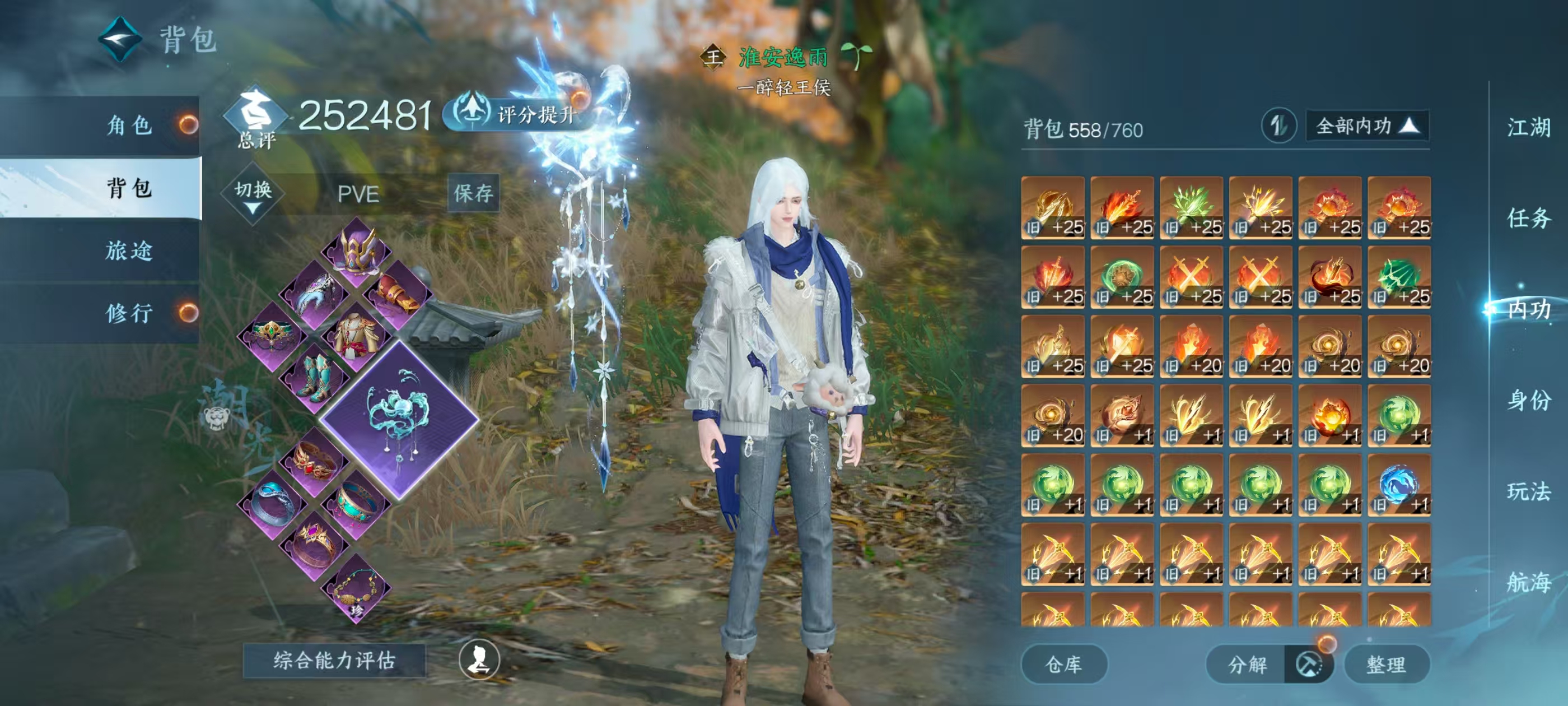Click the 分解 decompose button
1568x706 pixels.
[x=1247, y=664]
